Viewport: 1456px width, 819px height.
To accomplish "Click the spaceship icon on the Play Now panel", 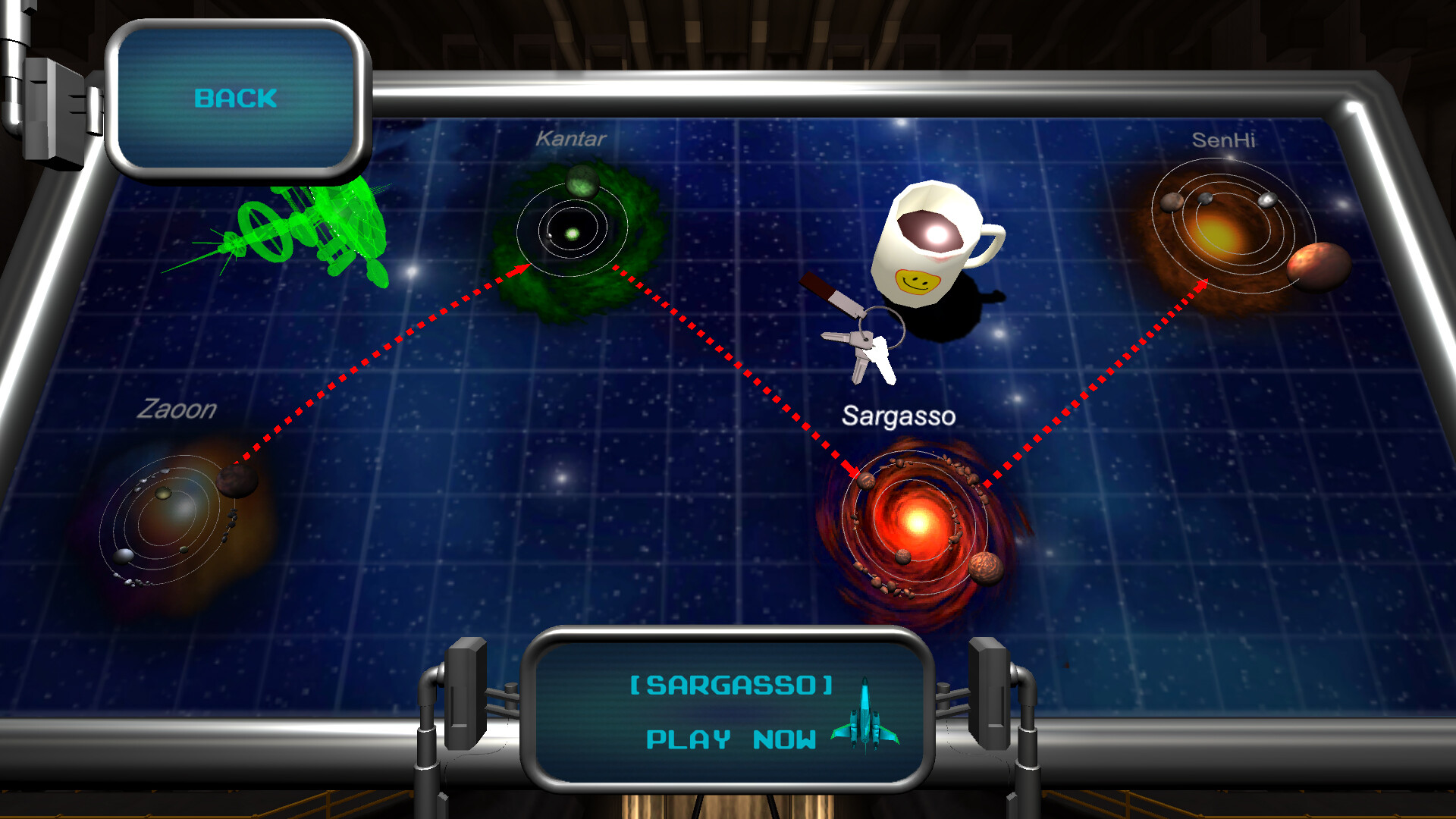I will tap(864, 717).
